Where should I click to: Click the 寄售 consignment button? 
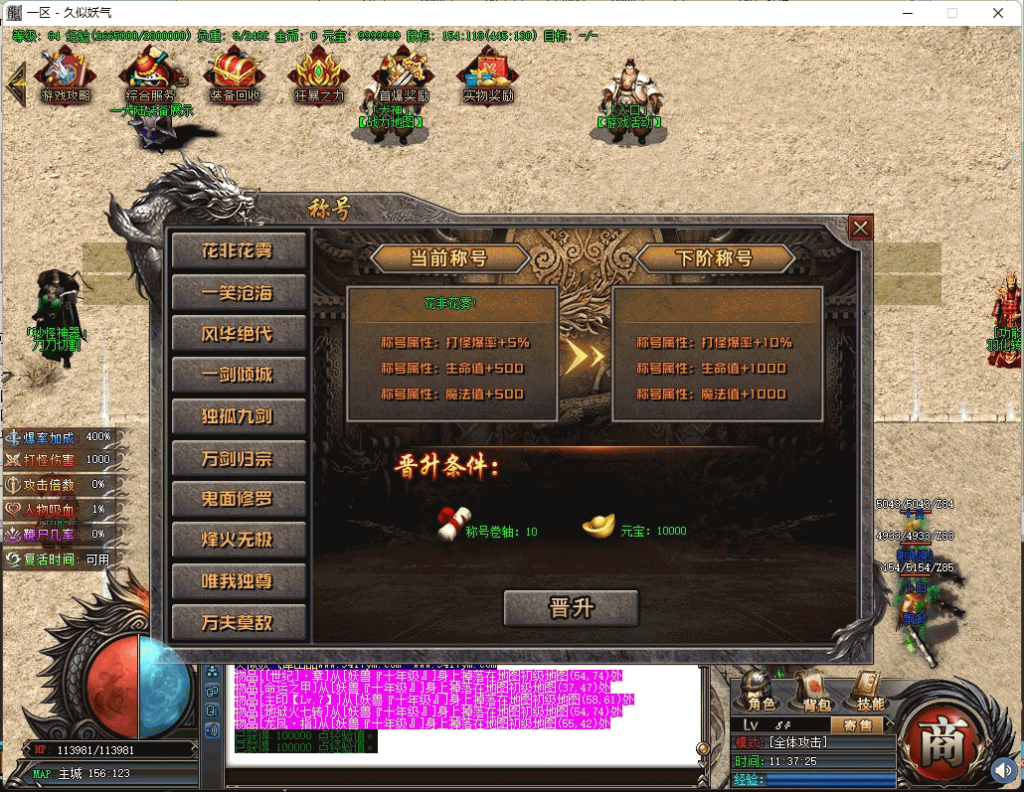[x=857, y=725]
